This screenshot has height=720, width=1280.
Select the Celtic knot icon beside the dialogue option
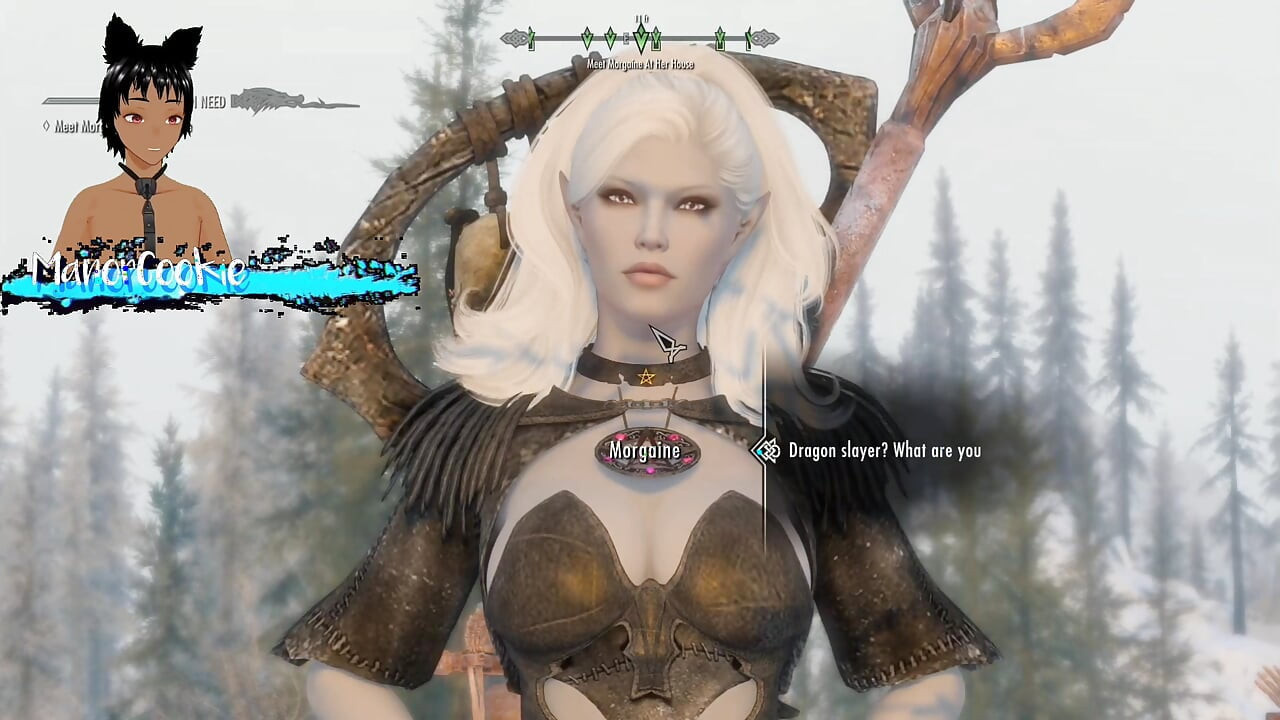tap(768, 451)
